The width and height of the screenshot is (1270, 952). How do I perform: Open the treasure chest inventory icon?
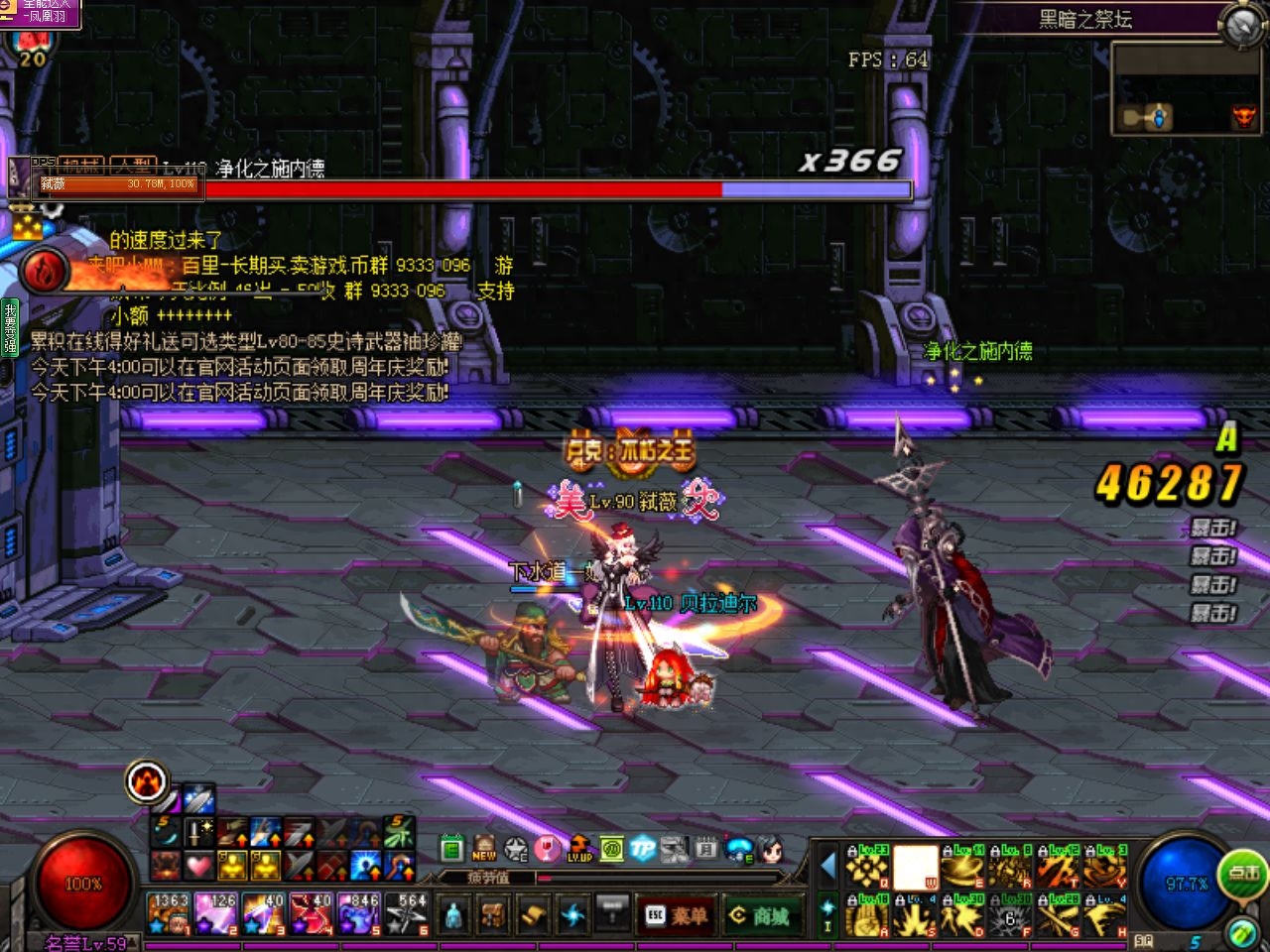[x=493, y=913]
